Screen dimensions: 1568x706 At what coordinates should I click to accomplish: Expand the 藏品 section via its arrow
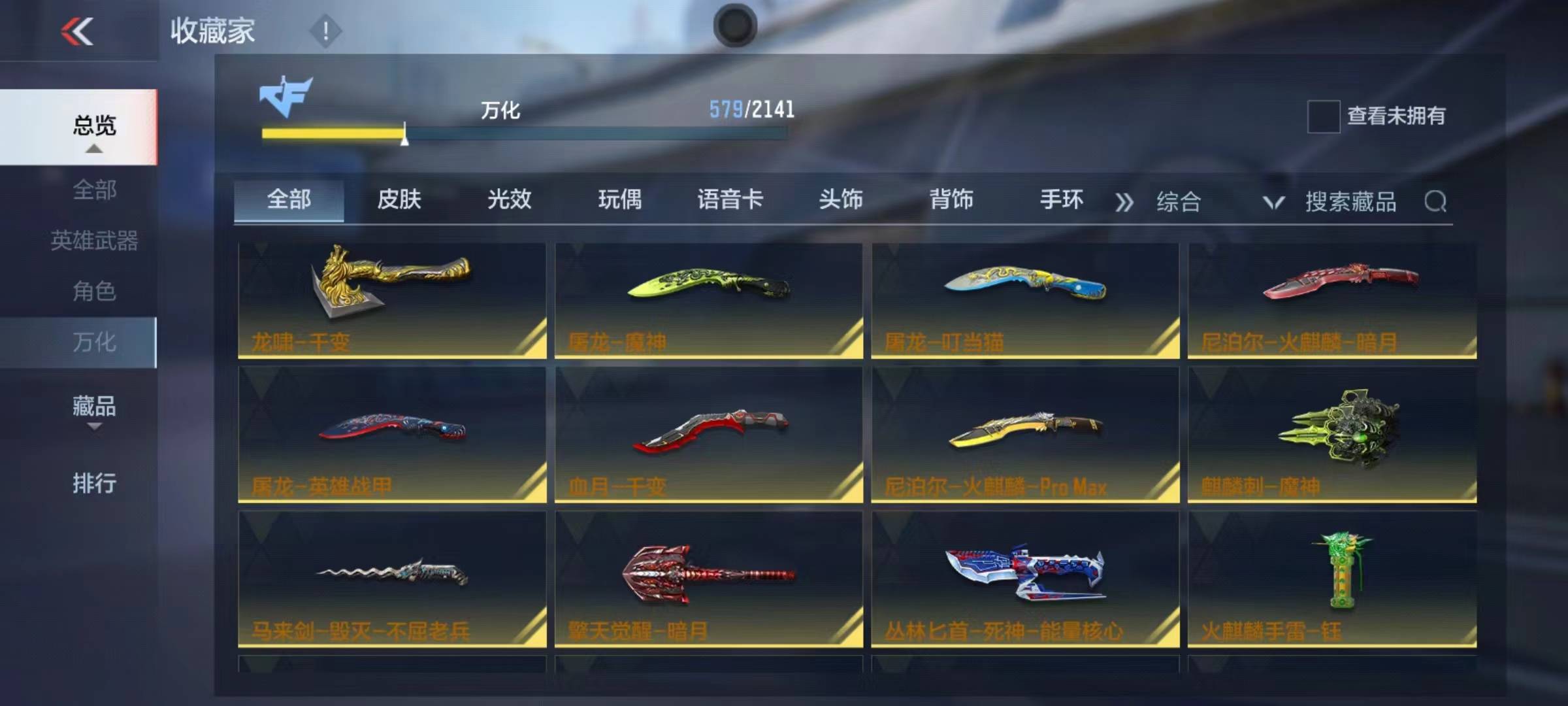(x=95, y=426)
